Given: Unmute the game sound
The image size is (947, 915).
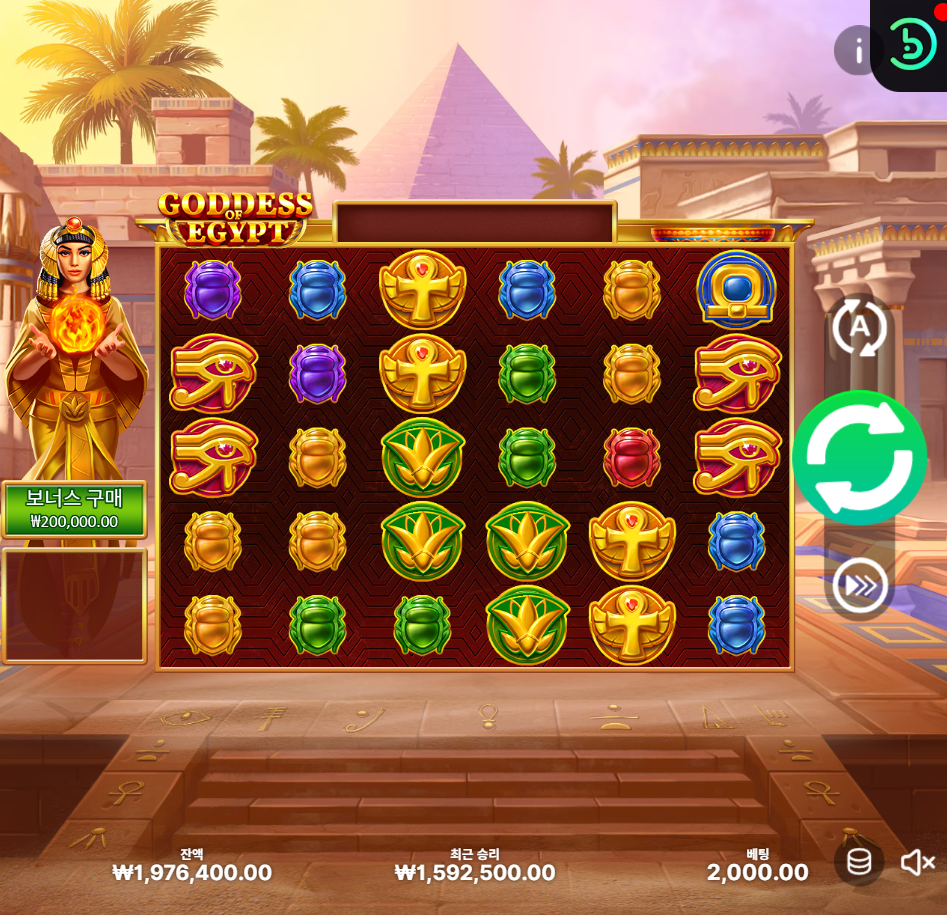Looking at the screenshot, I should (x=917, y=862).
